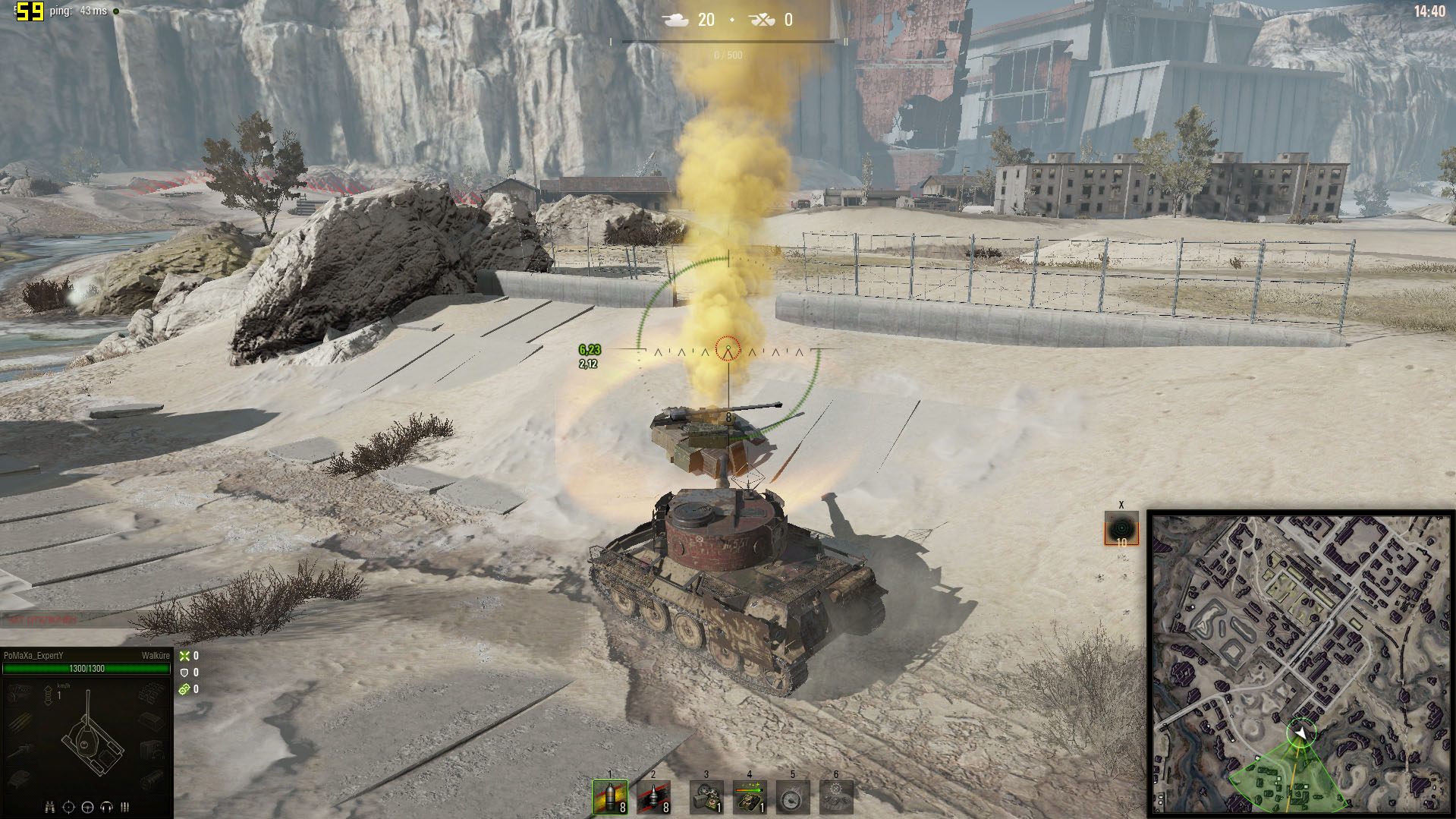Click the steering wheel driver icon

[x=87, y=807]
